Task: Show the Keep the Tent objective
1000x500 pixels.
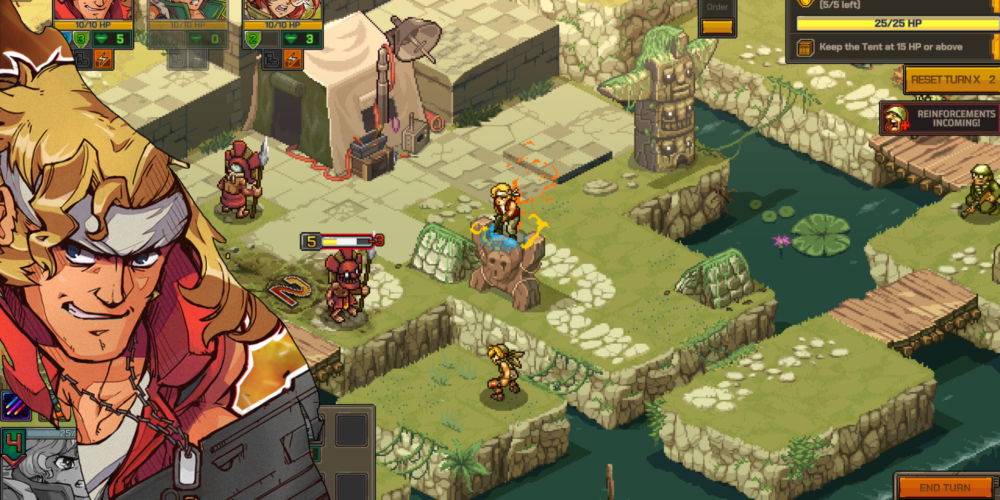Action: coord(890,47)
